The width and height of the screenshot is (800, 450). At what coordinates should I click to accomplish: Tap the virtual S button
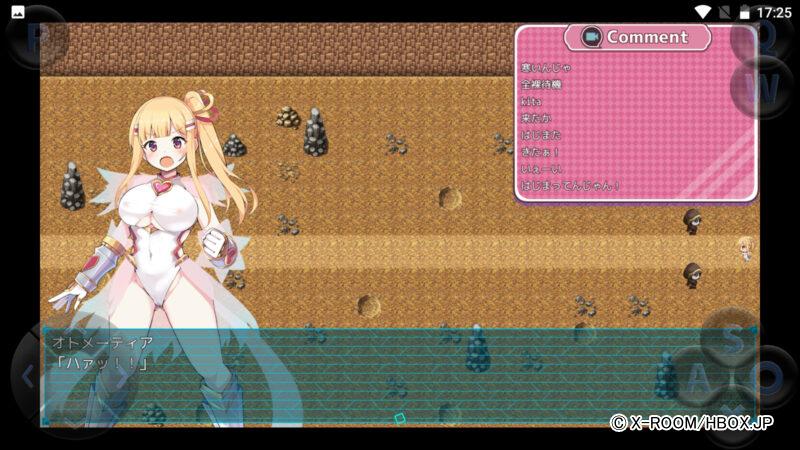tap(733, 338)
